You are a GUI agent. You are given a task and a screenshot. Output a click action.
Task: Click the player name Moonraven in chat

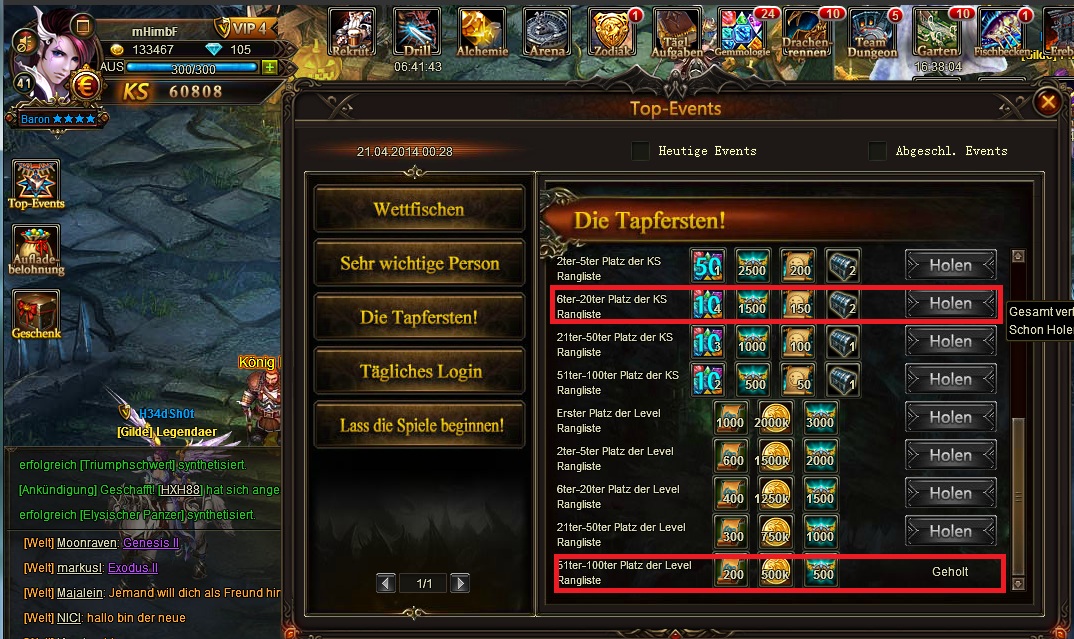(88, 542)
